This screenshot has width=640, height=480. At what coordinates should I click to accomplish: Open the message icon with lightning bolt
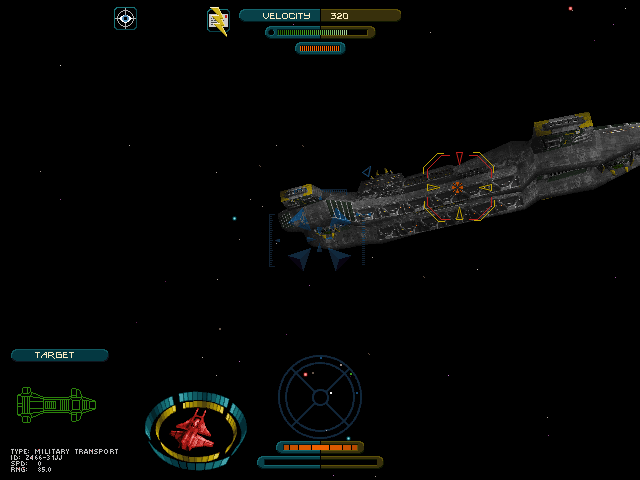coord(217,20)
